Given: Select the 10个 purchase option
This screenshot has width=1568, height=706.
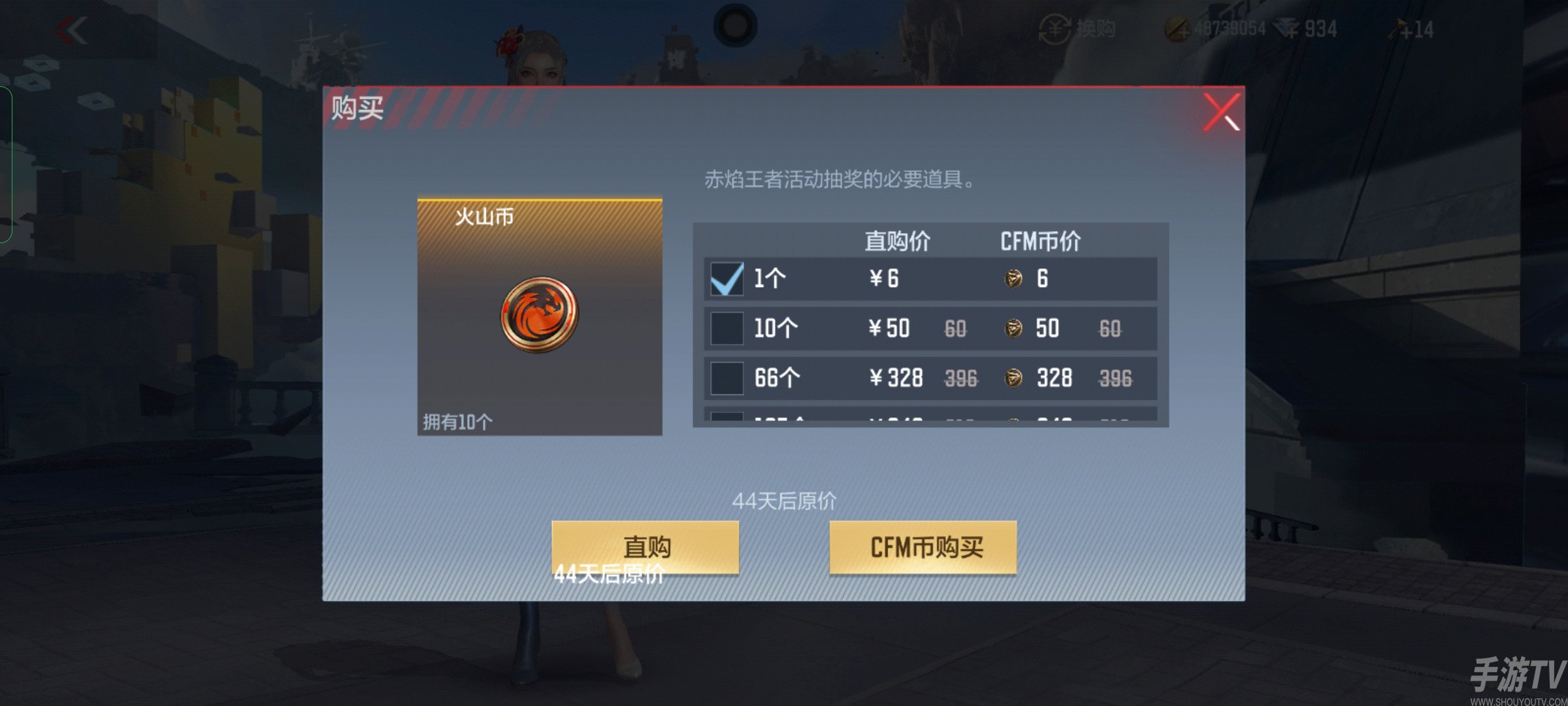Looking at the screenshot, I should (x=727, y=328).
